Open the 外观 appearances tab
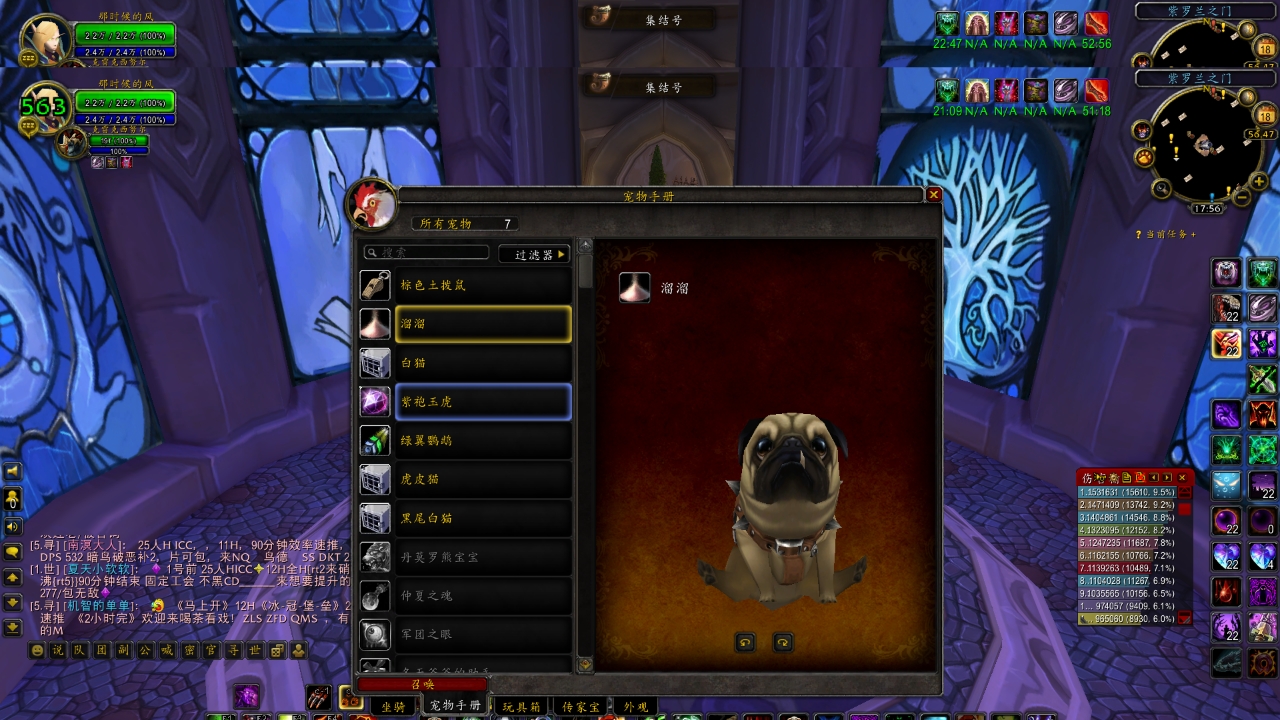Screen dimensions: 1280x720 (636, 706)
